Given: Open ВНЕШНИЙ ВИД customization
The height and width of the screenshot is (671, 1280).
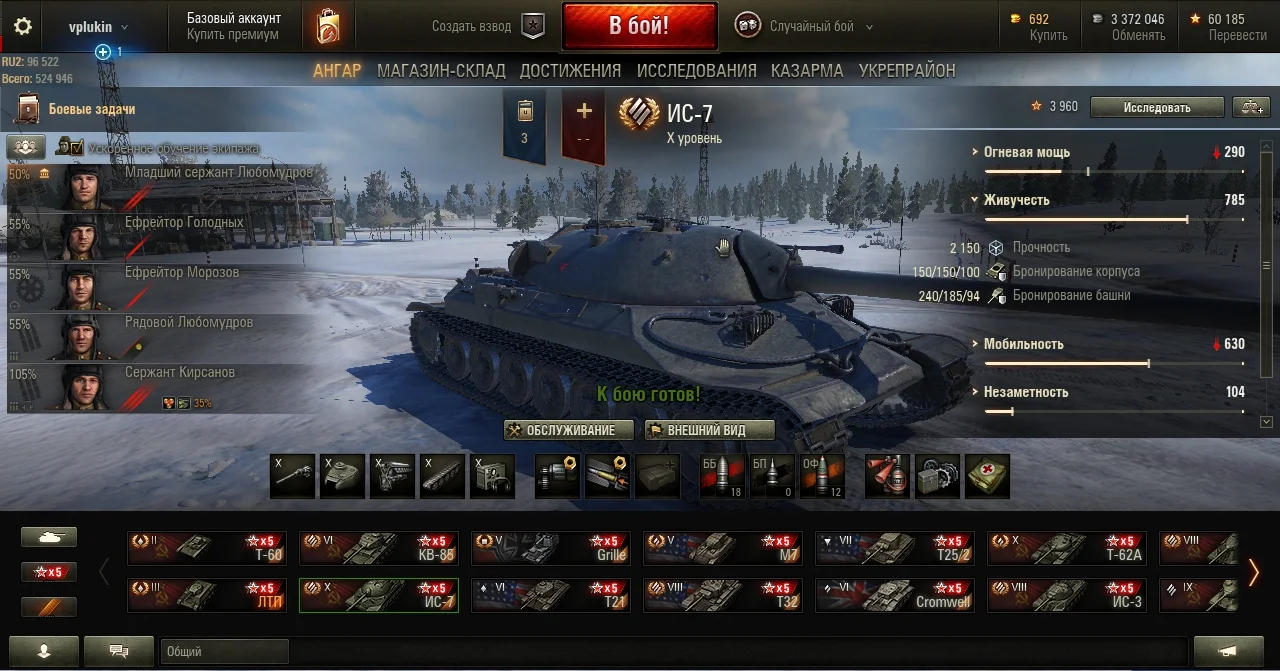Looking at the screenshot, I should pos(709,430).
